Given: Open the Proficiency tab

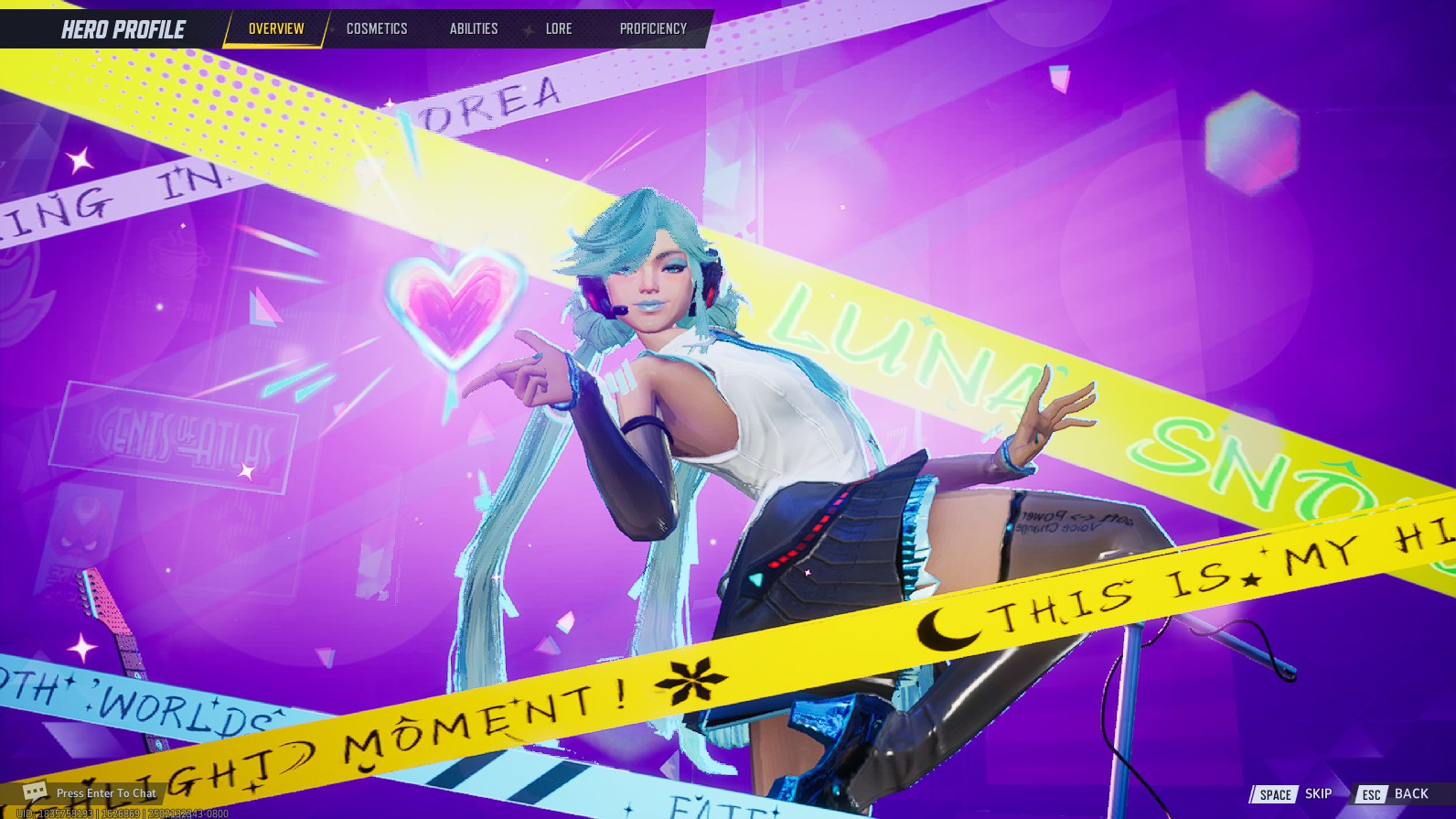Looking at the screenshot, I should (650, 28).
